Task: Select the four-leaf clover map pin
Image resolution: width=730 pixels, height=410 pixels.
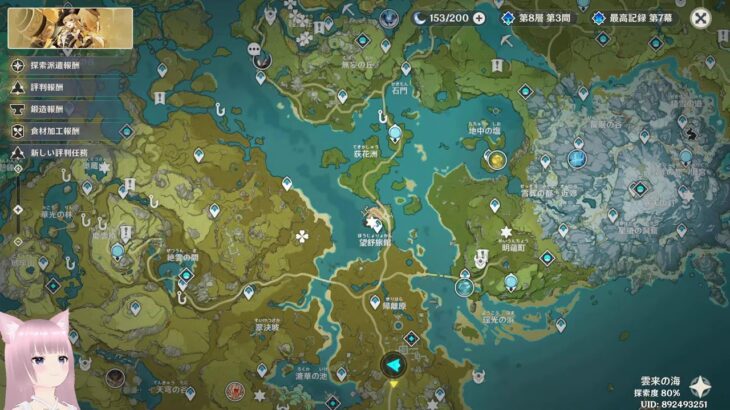Action: [x=301, y=236]
